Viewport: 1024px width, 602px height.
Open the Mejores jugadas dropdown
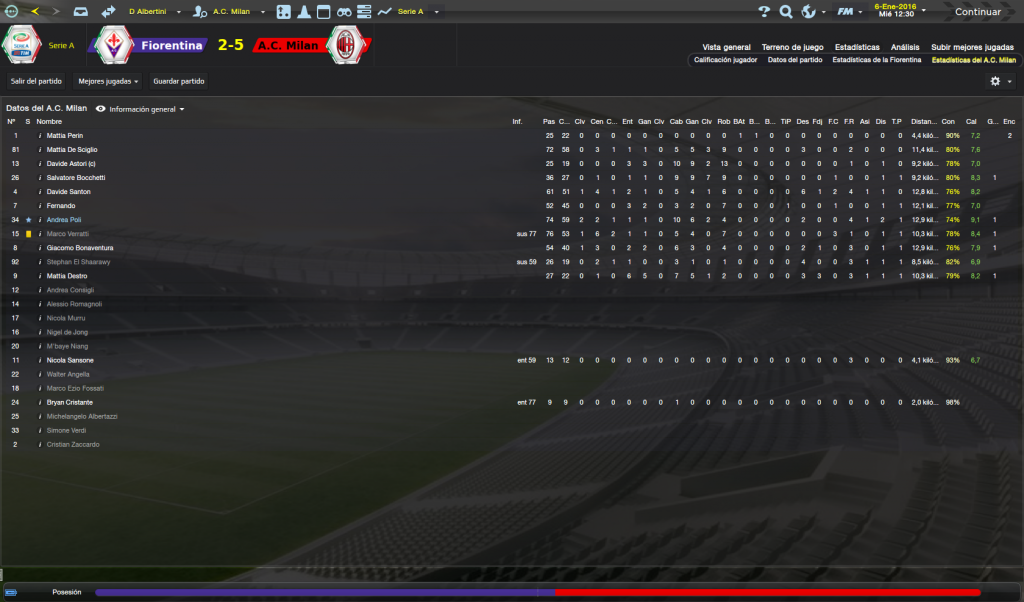pos(108,81)
